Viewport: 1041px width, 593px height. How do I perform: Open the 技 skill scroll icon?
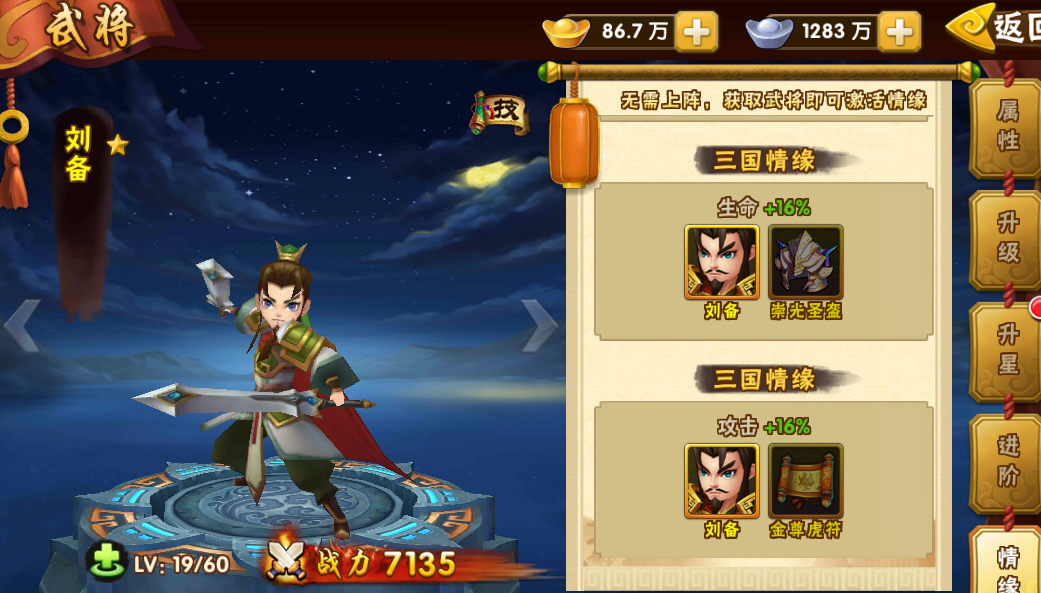pos(500,113)
